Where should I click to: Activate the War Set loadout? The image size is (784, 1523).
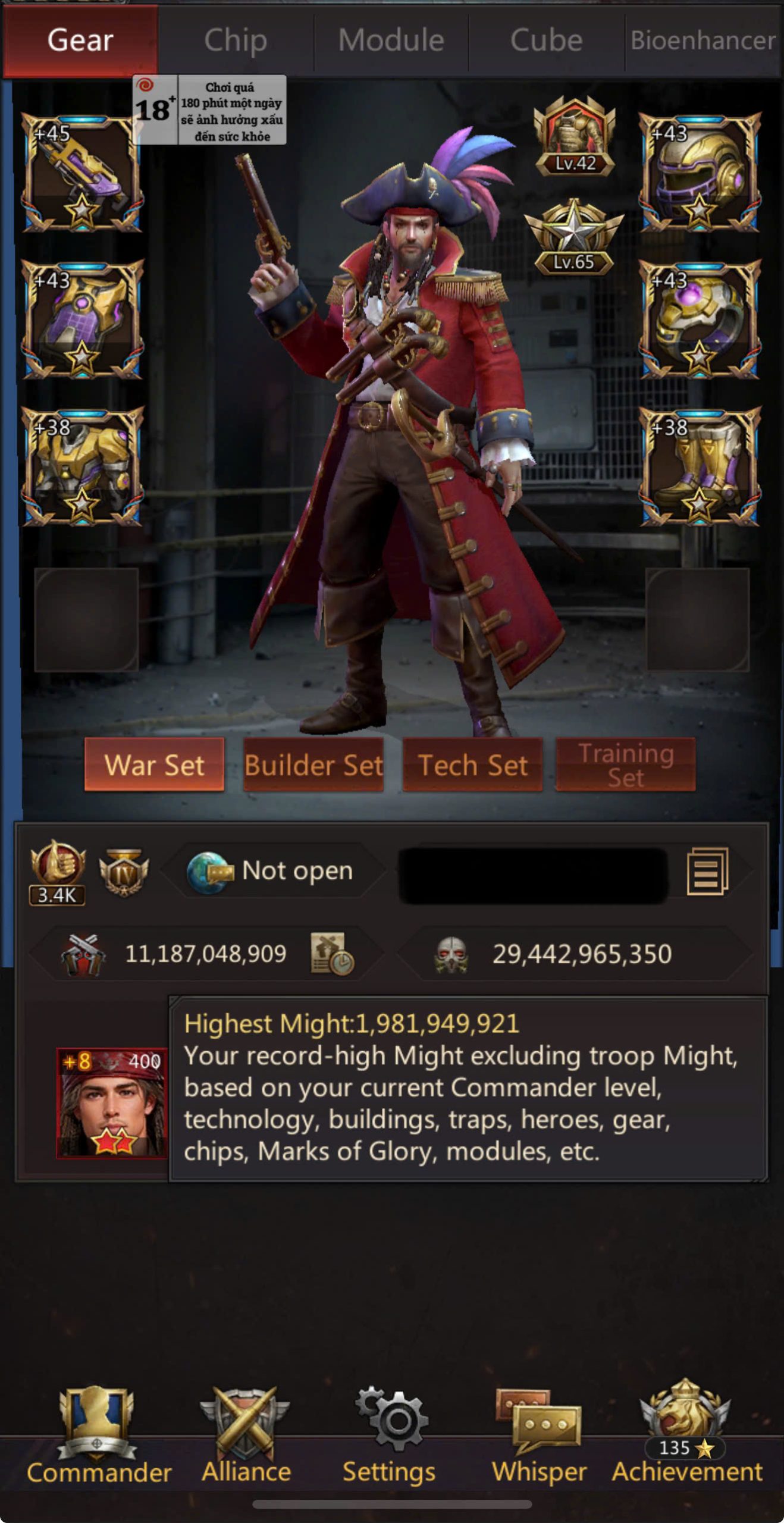[154, 764]
